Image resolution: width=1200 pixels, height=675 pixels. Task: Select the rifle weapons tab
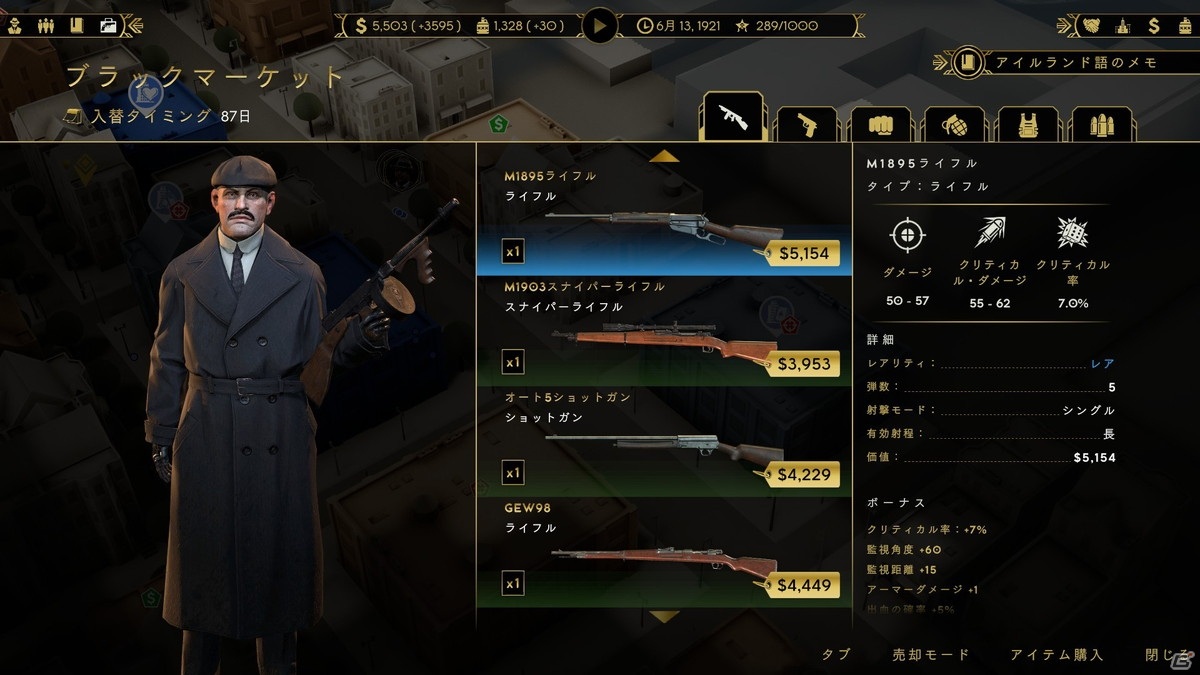pyautogui.click(x=733, y=120)
